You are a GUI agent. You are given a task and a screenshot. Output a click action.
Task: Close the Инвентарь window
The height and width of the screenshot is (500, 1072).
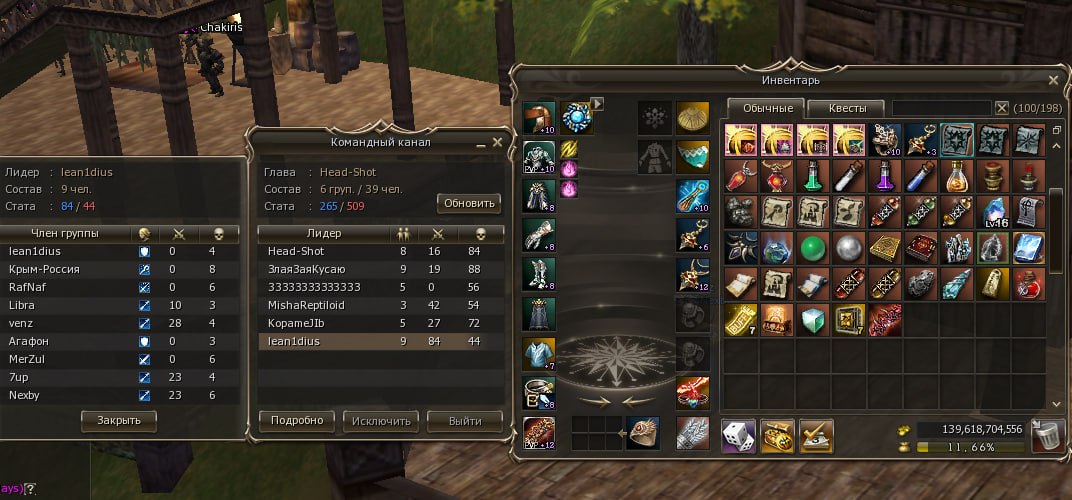(x=1052, y=80)
